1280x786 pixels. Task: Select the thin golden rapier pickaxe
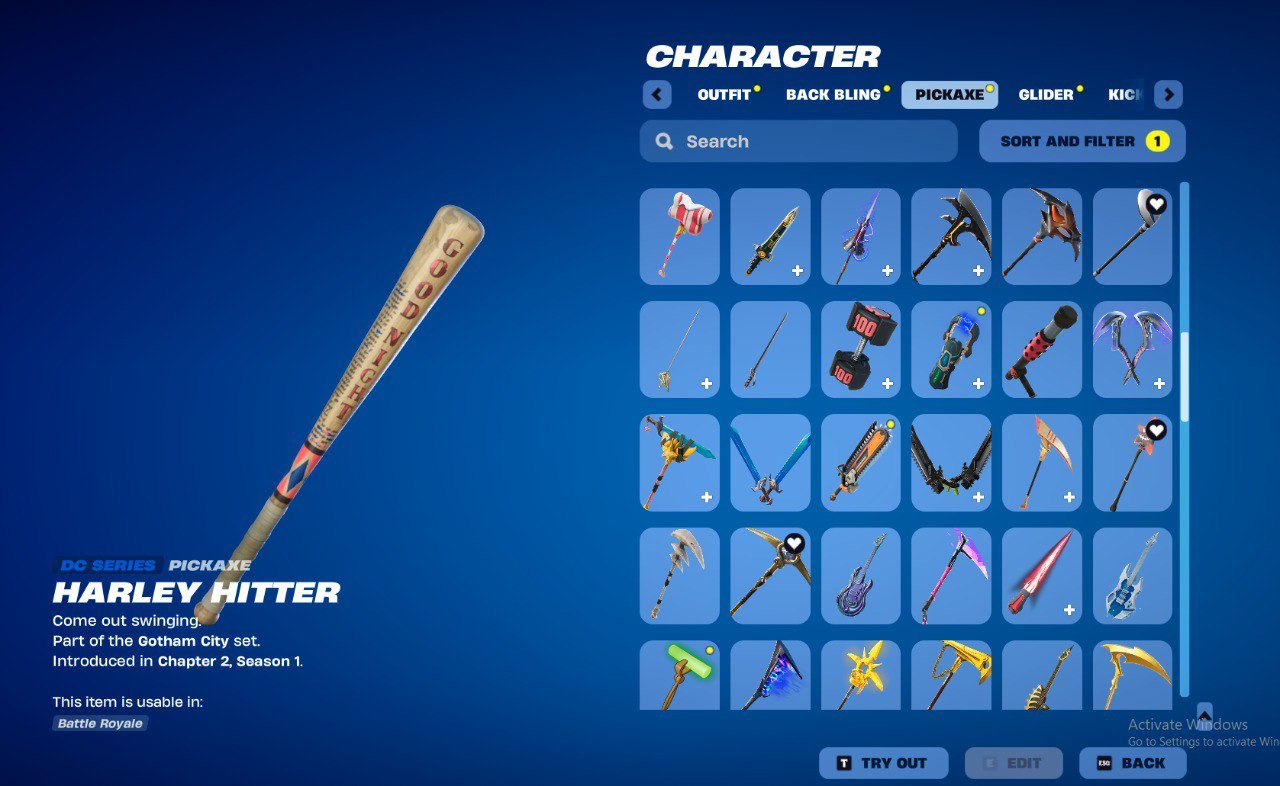tap(679, 349)
